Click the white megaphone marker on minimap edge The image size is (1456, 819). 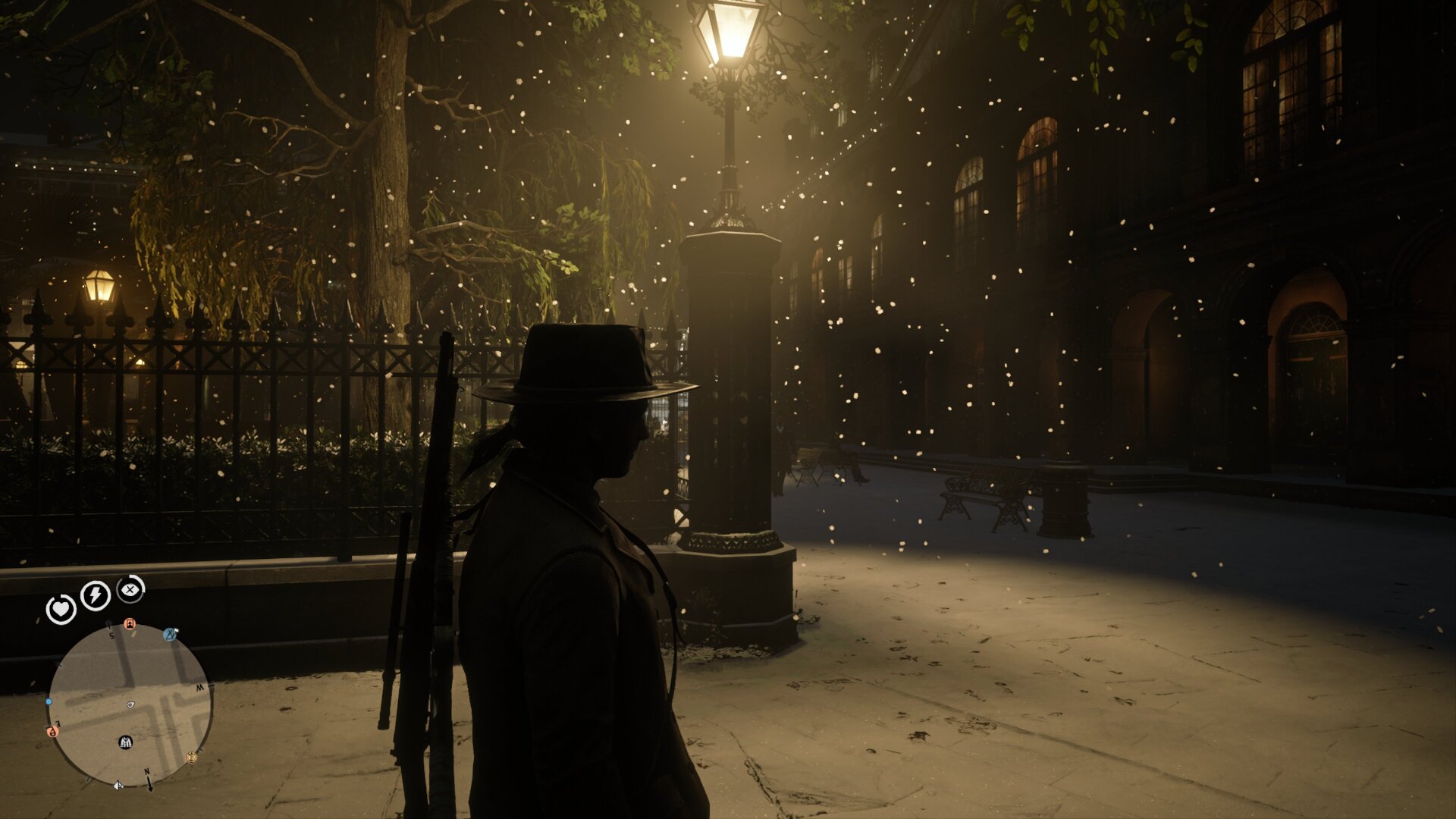coord(118,786)
